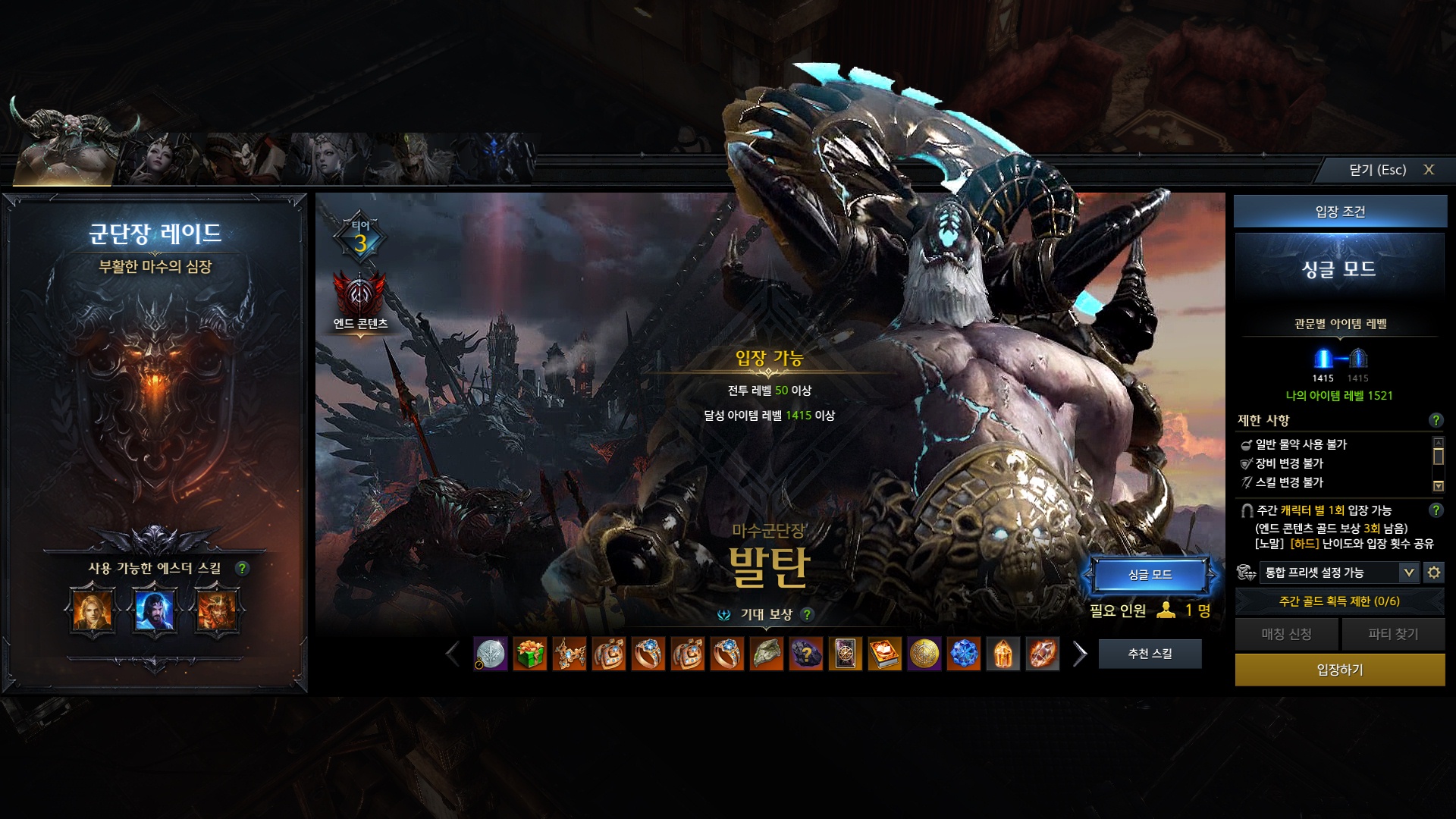The width and height of the screenshot is (1456, 819).
Task: Select the blond-haired Esther skill icon
Action: coord(93,610)
